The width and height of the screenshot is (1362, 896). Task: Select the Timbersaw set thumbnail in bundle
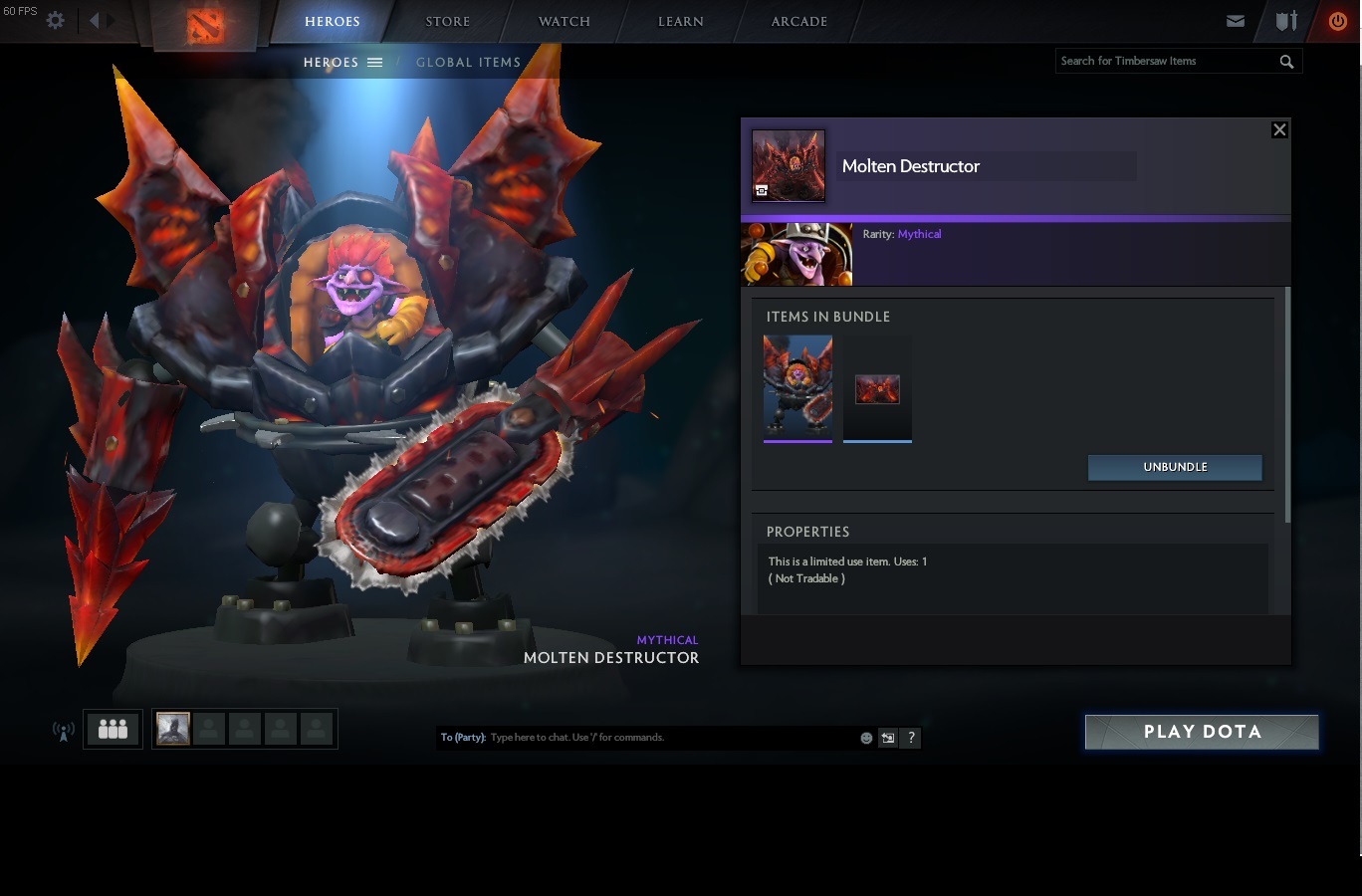[x=797, y=386]
